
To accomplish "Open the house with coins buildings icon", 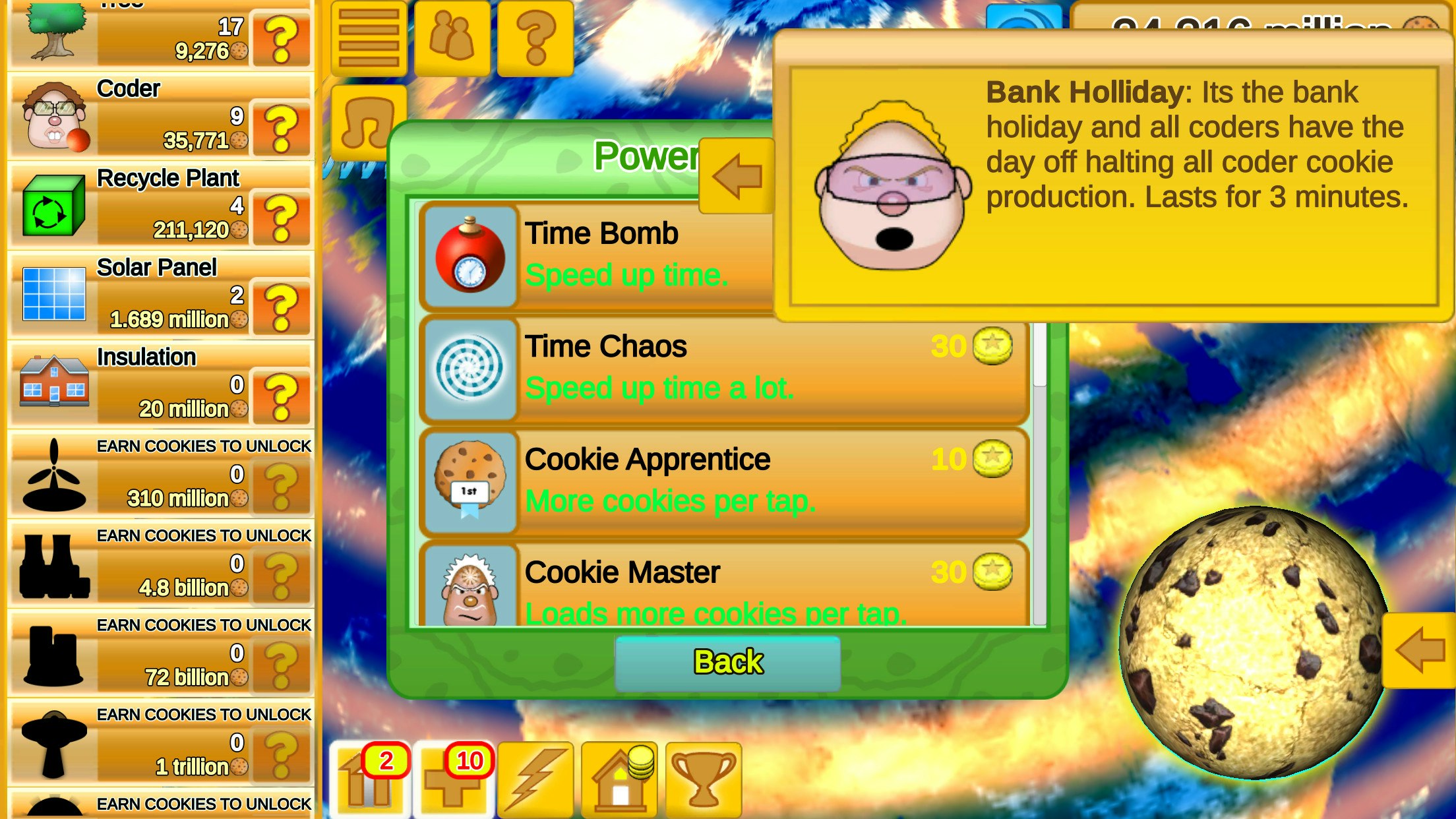I will [620, 778].
